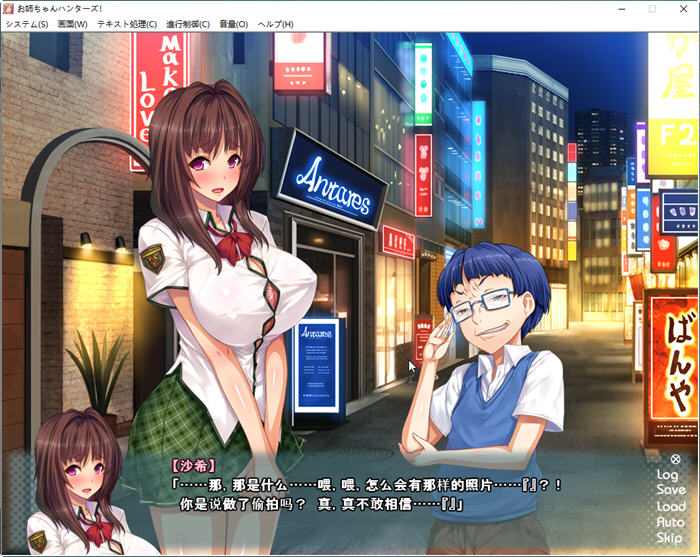The image size is (700, 557).
Task: Open the 進行制御(C) menu
Action: (187, 24)
